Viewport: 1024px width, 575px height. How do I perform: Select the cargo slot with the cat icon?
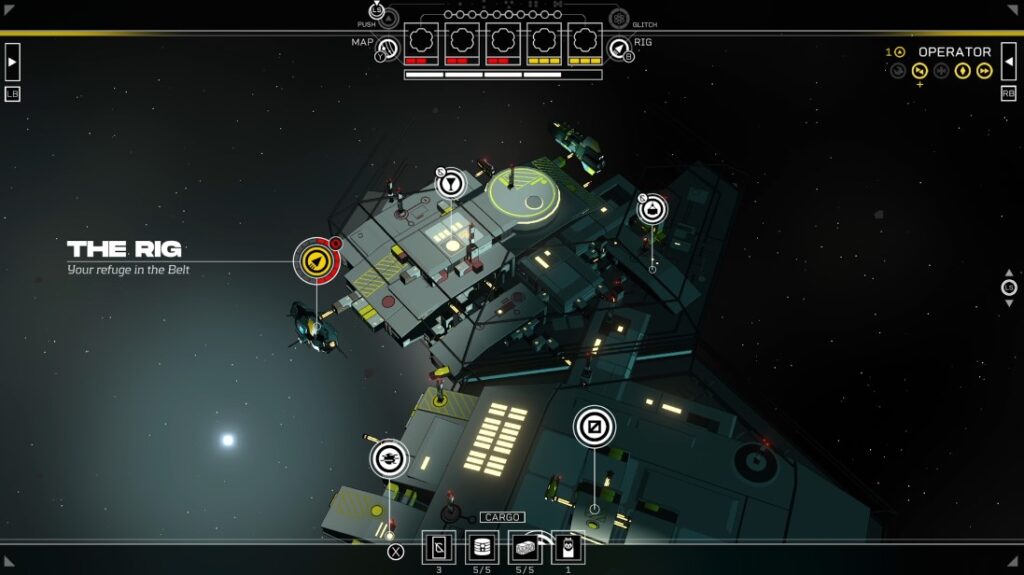click(567, 548)
